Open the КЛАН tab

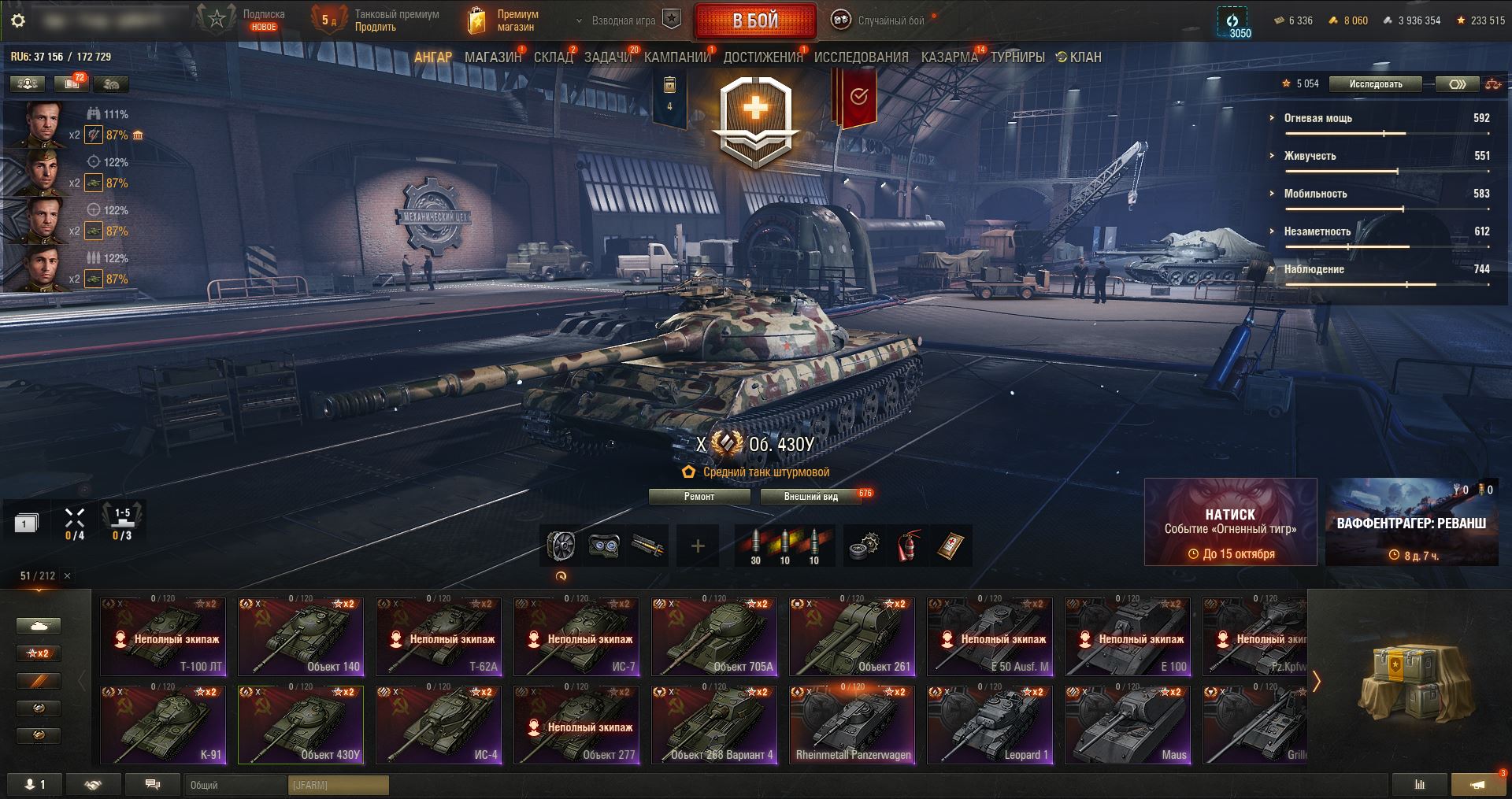pos(1080,57)
